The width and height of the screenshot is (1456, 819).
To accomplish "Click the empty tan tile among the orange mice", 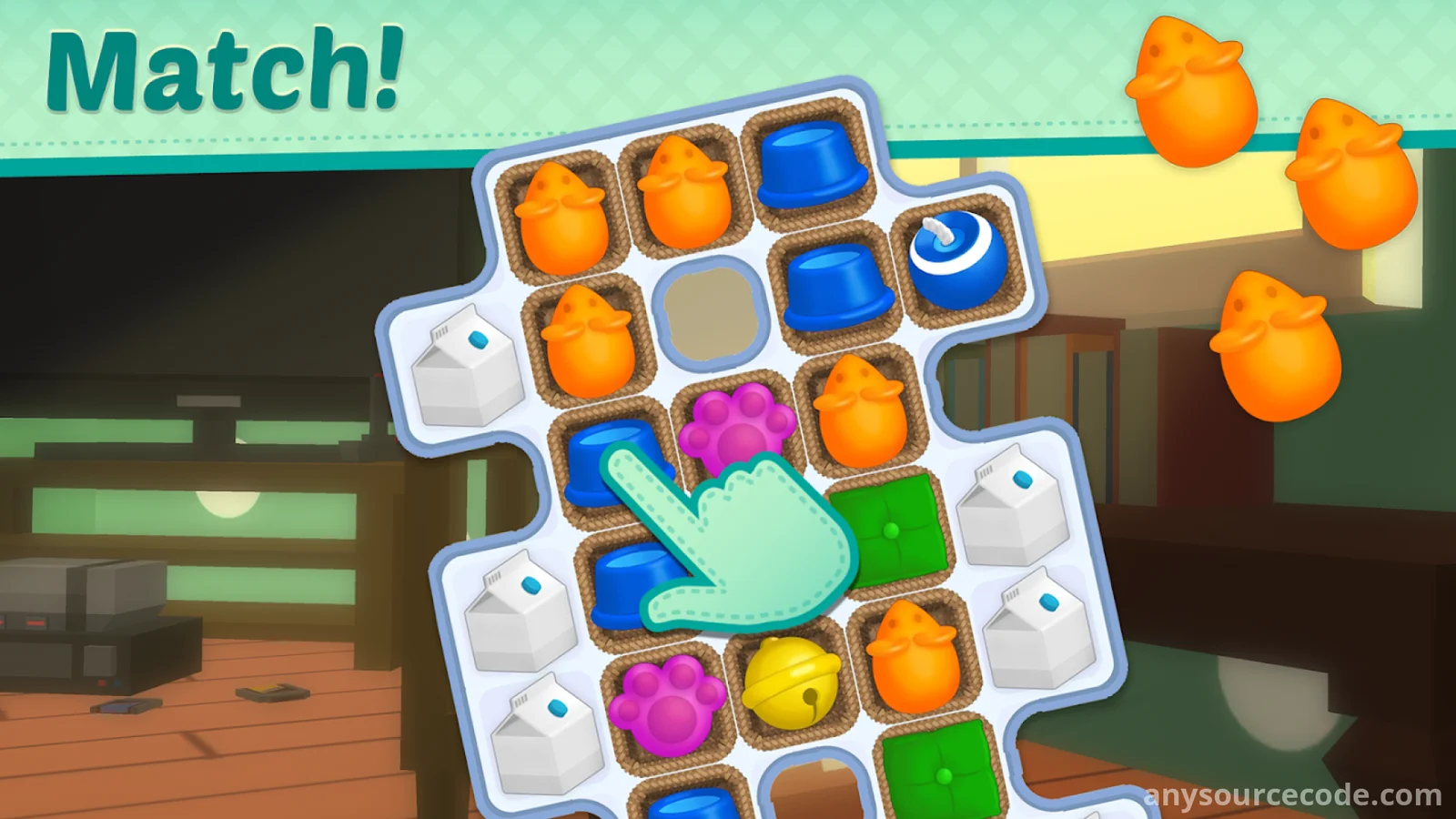I will pos(710,308).
